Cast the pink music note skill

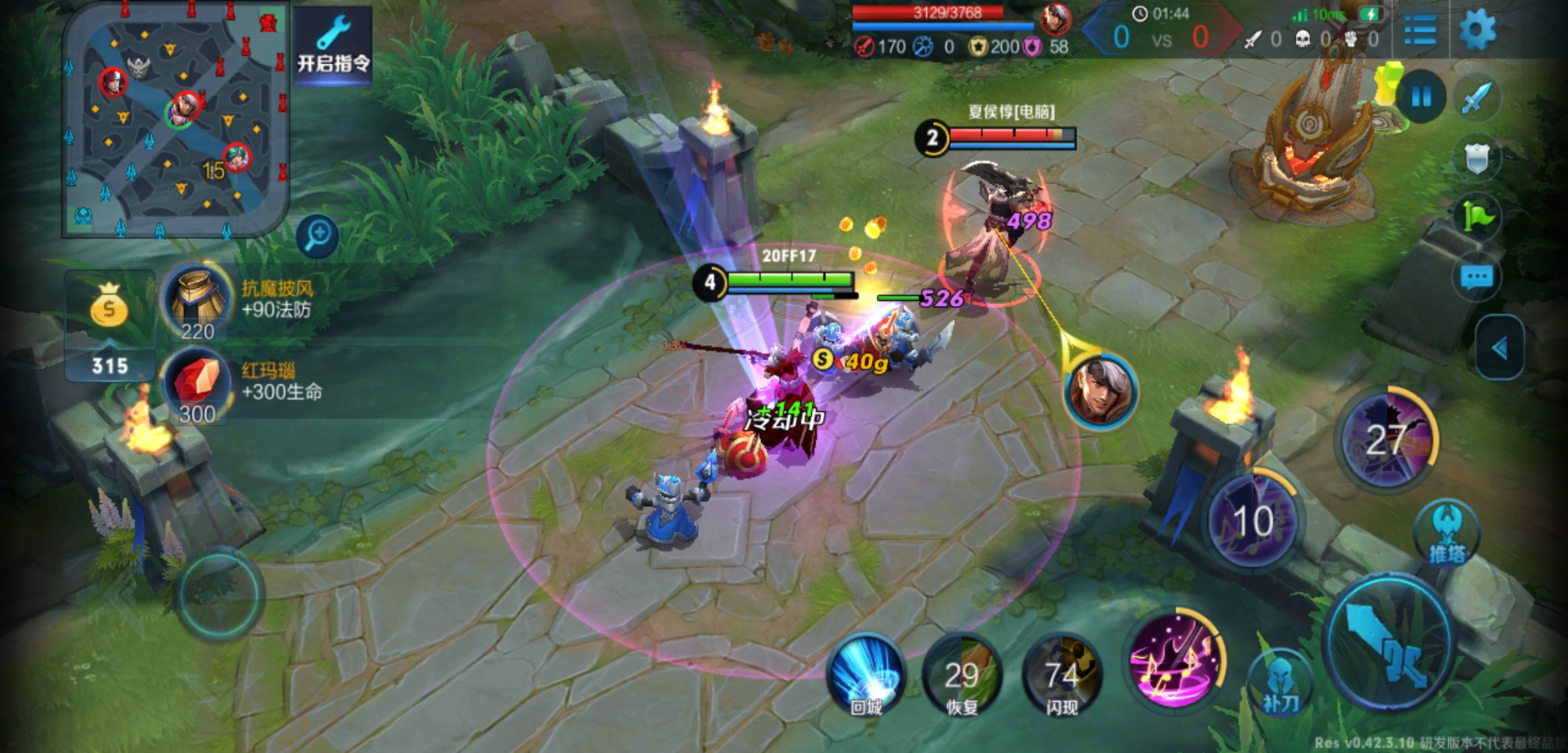[x=1176, y=660]
